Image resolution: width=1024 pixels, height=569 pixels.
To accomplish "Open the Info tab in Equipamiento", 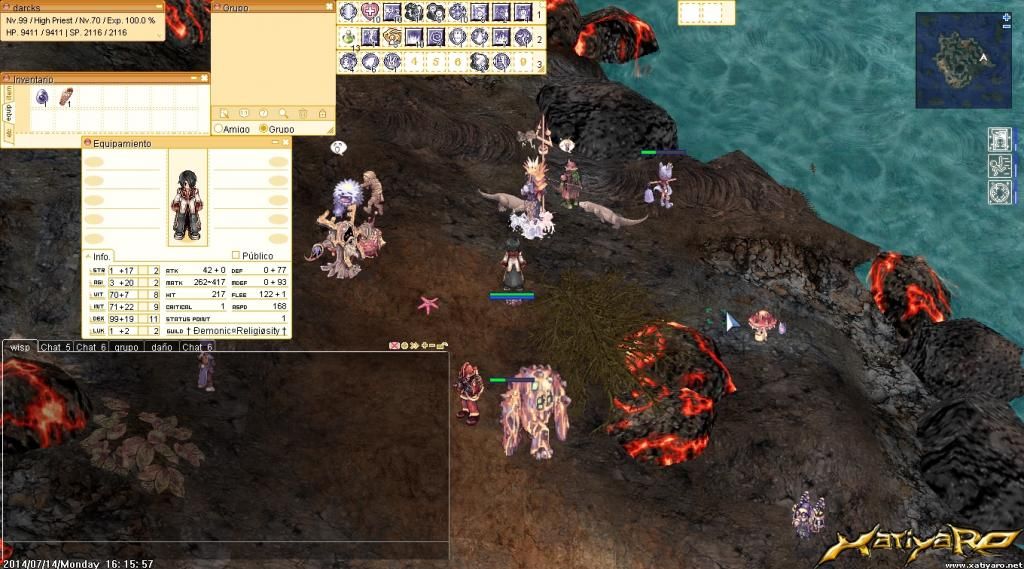I will (103, 256).
